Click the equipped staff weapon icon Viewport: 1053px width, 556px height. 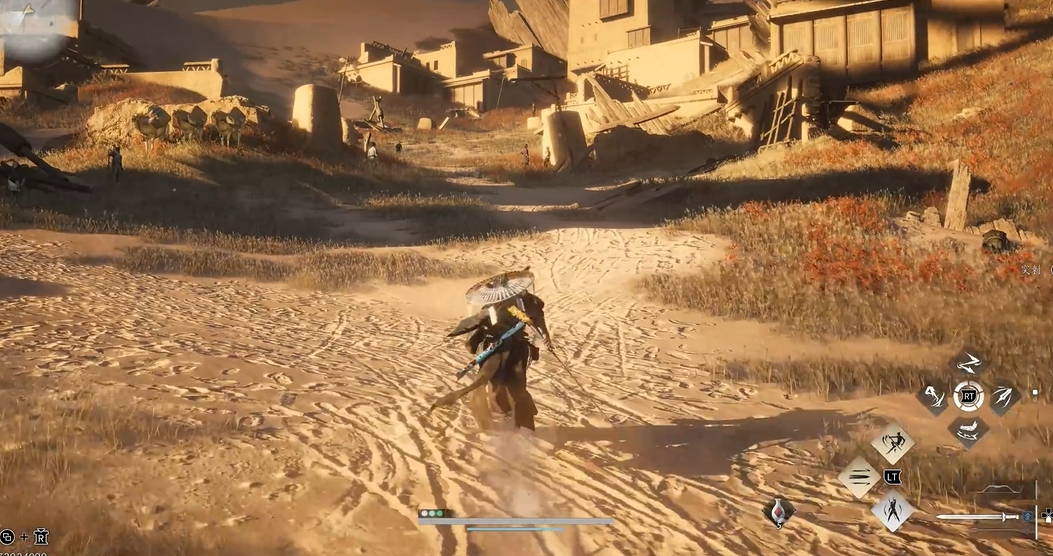pos(979,517)
